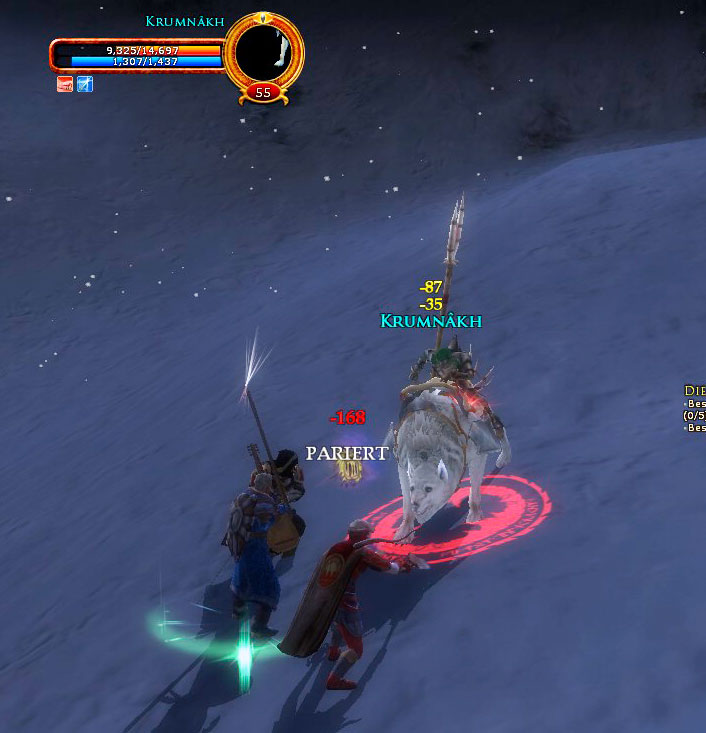Open the quest tracker entry starting with "Die"
Viewport: 706px width, 733px height.
pyautogui.click(x=695, y=391)
